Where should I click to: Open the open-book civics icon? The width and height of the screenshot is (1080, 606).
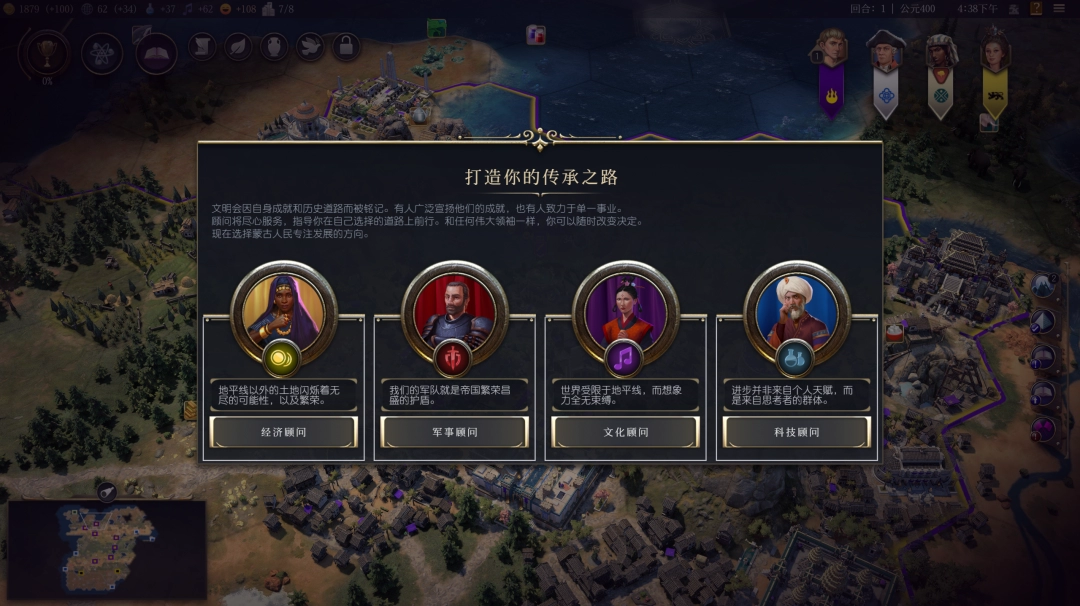pyautogui.click(x=156, y=52)
